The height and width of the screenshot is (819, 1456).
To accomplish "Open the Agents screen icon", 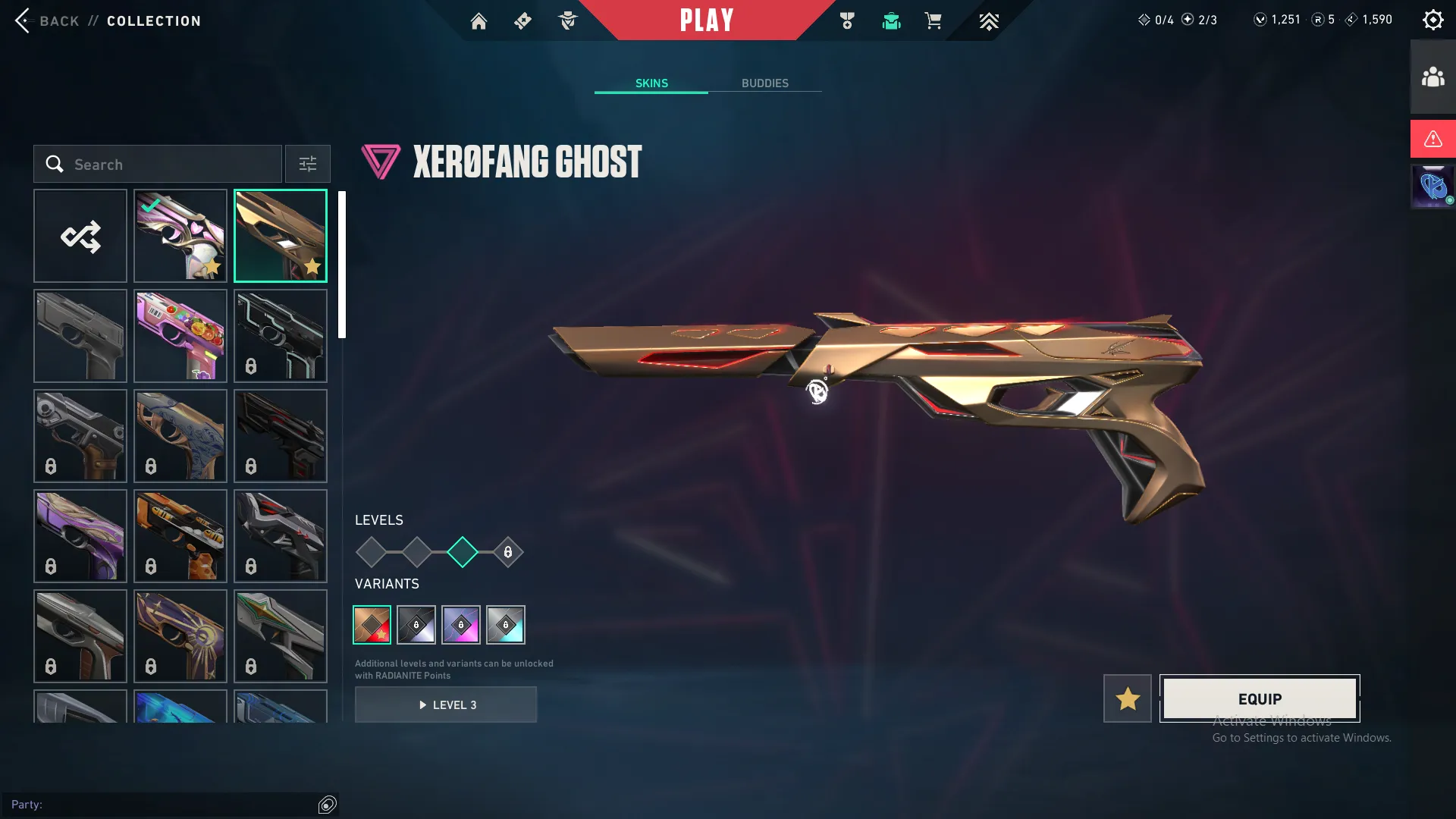I will tap(567, 20).
